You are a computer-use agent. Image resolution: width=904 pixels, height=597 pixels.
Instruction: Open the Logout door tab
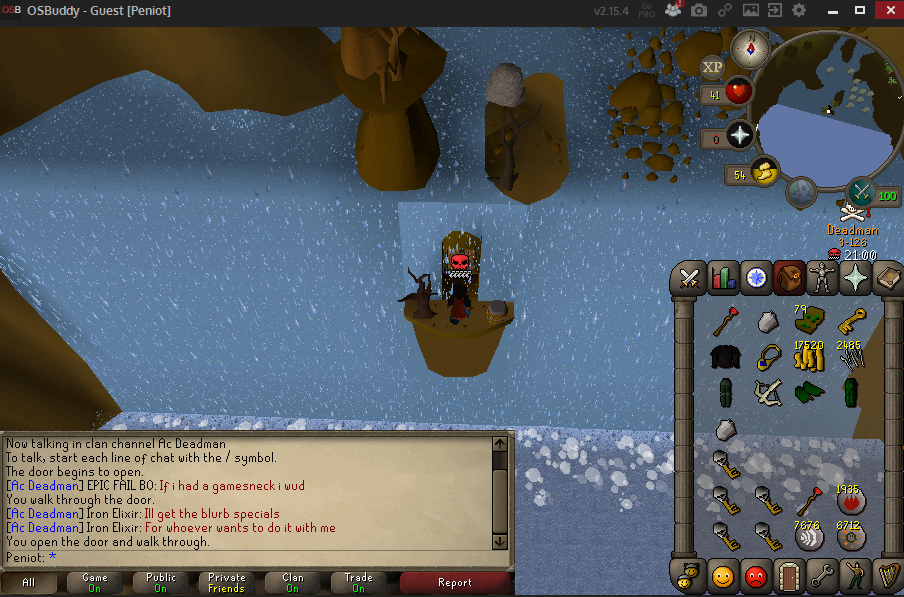coord(789,576)
